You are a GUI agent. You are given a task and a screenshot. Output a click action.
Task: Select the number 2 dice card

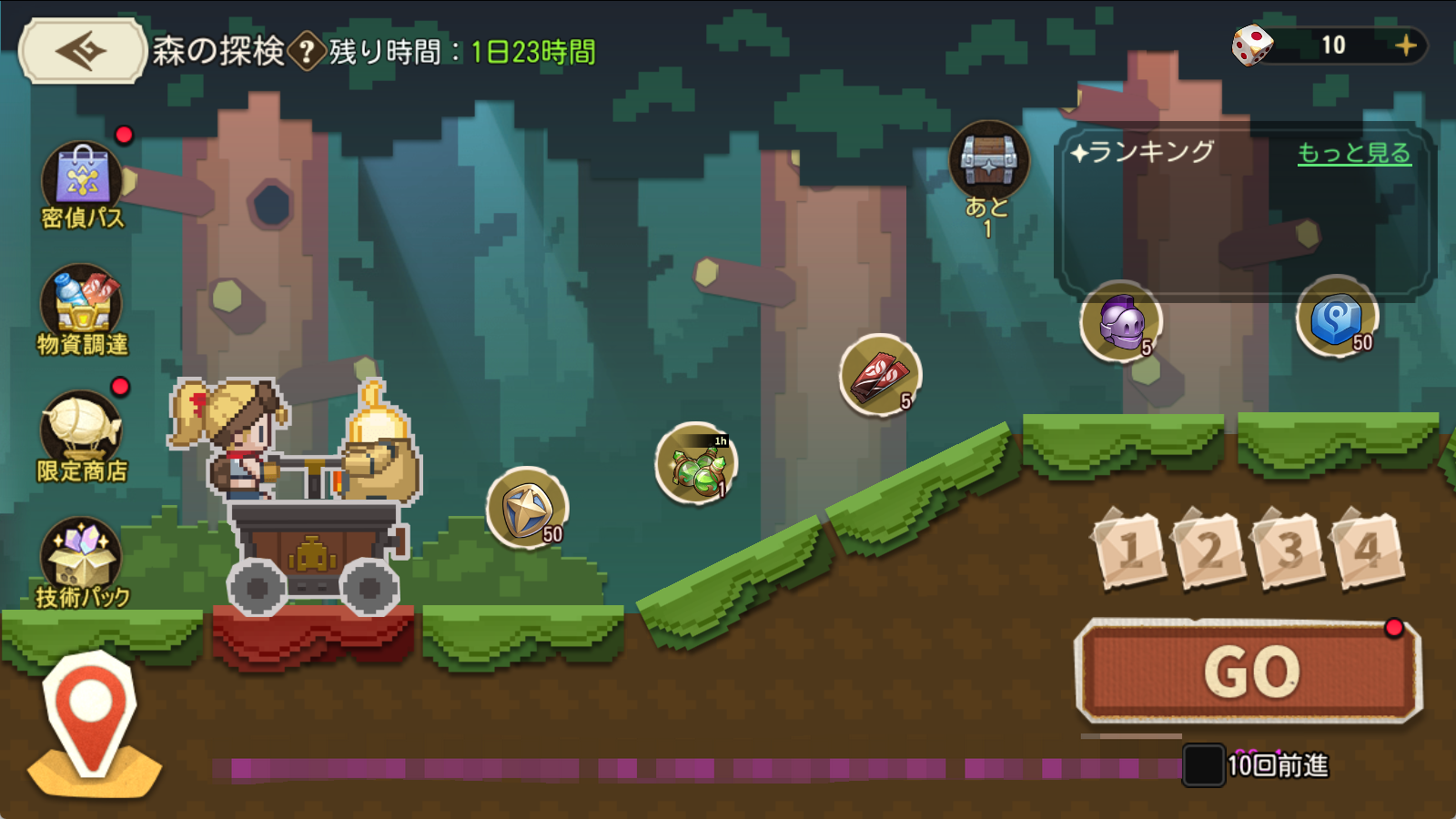[1209, 550]
